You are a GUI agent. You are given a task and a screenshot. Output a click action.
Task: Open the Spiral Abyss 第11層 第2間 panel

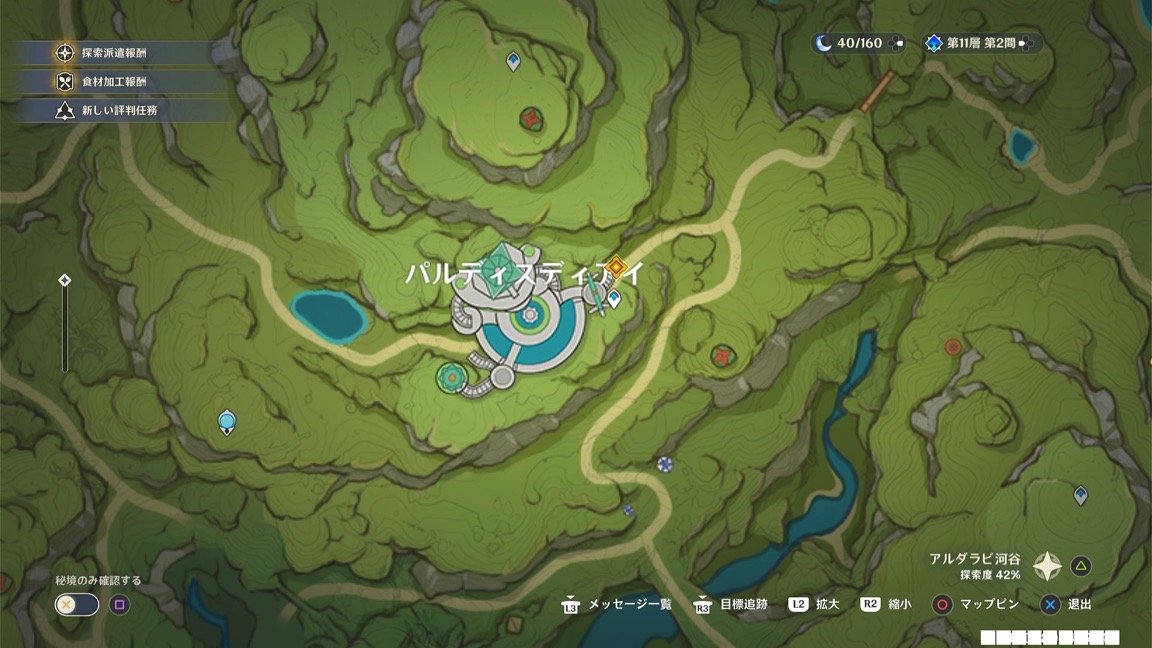tap(979, 43)
